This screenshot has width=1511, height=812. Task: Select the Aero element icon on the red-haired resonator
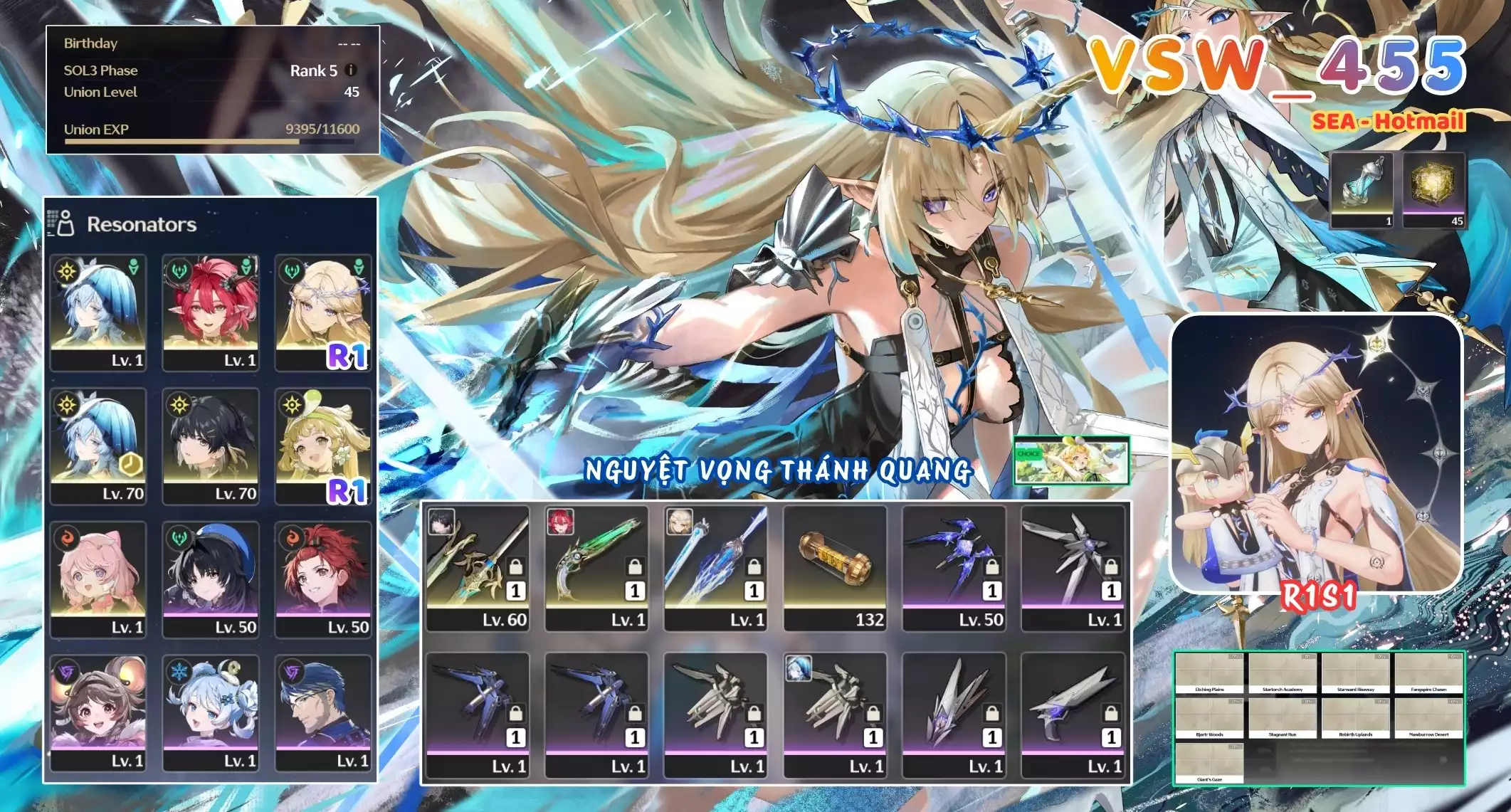(x=180, y=271)
